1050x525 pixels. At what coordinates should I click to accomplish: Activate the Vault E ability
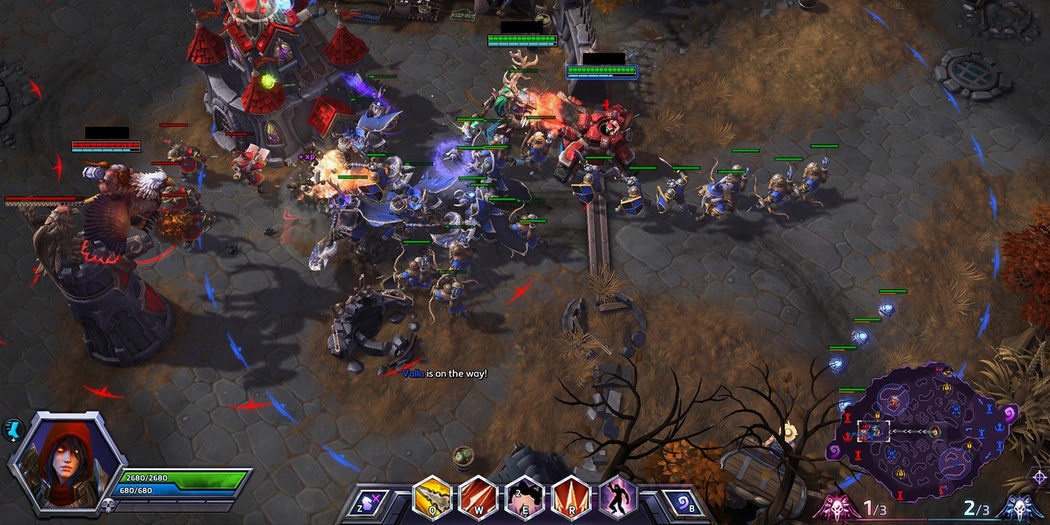(524, 497)
